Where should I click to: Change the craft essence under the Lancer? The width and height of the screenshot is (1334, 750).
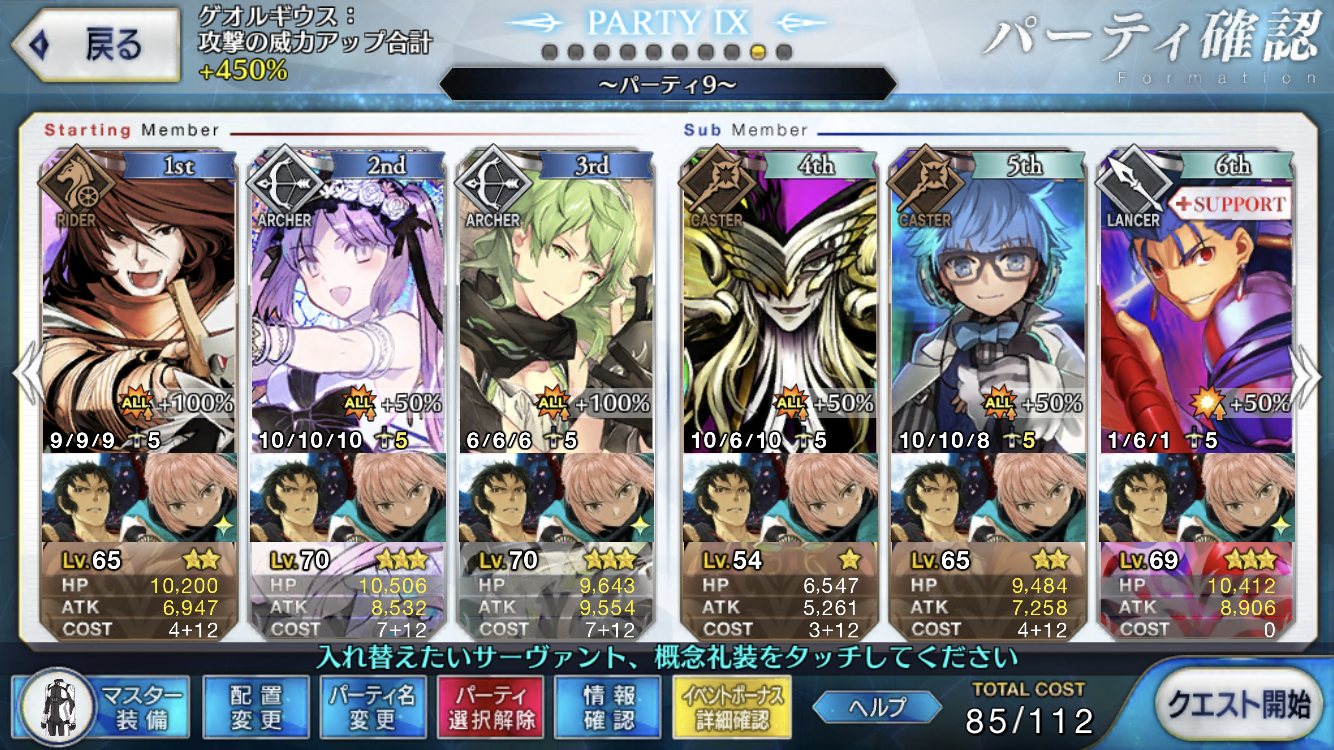tap(1195, 497)
